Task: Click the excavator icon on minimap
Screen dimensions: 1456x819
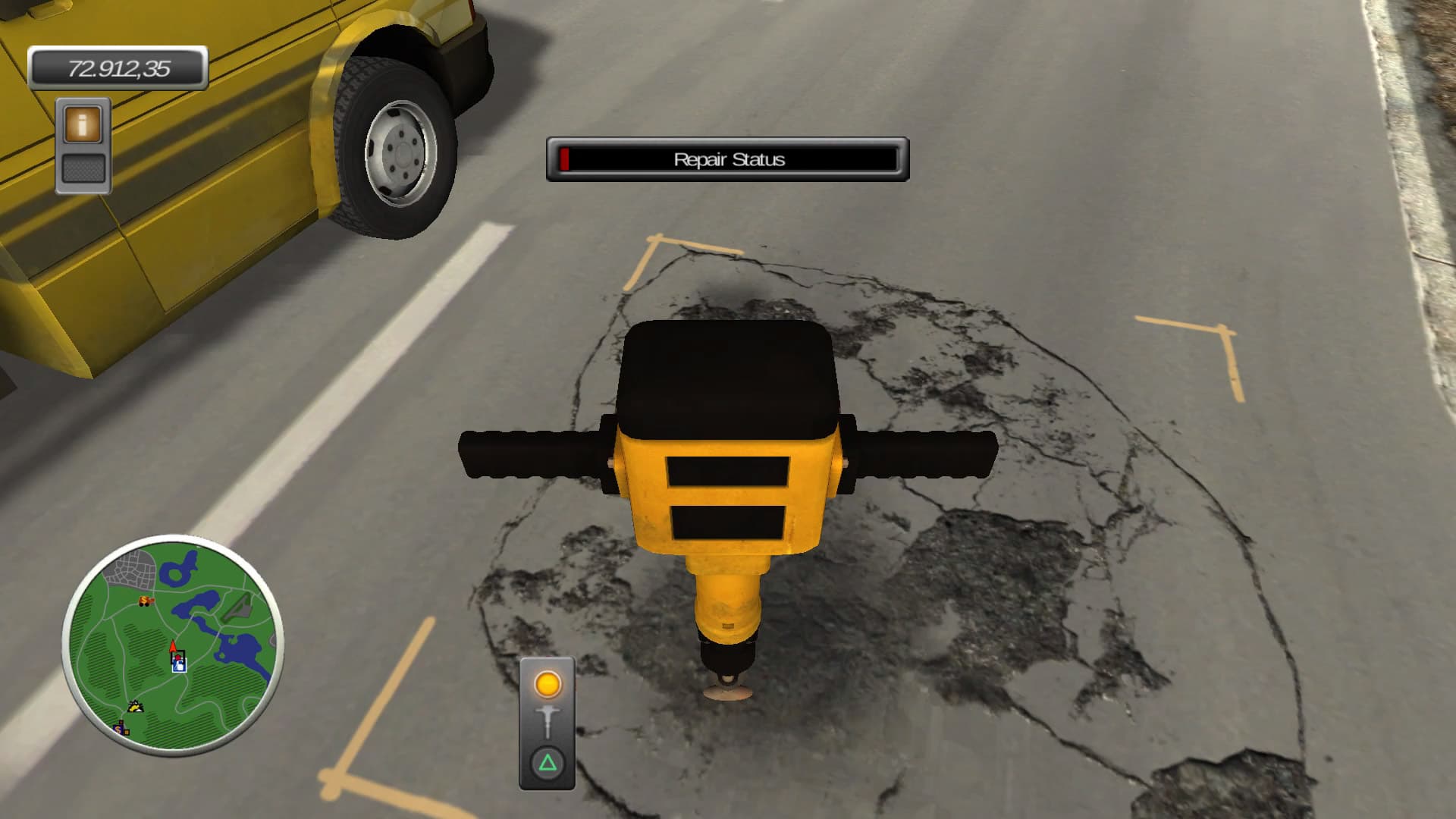Action: click(x=135, y=707)
